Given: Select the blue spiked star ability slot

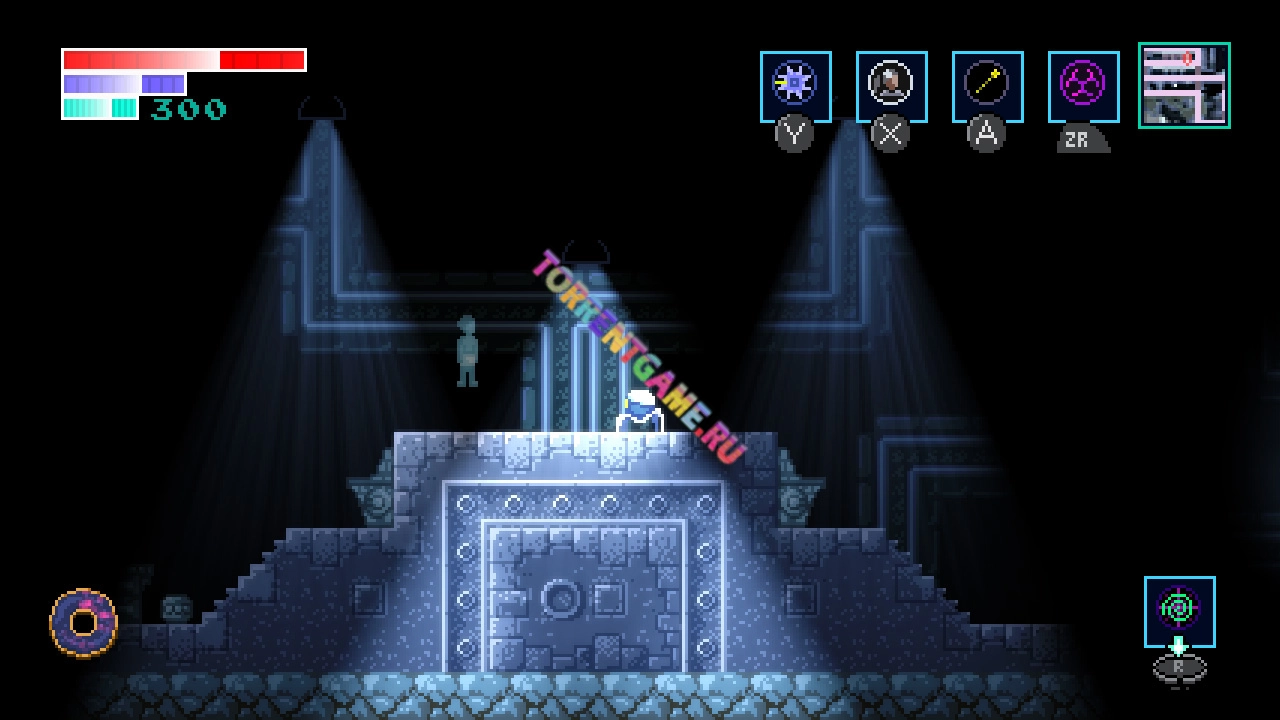Looking at the screenshot, I should pyautogui.click(x=795, y=86).
